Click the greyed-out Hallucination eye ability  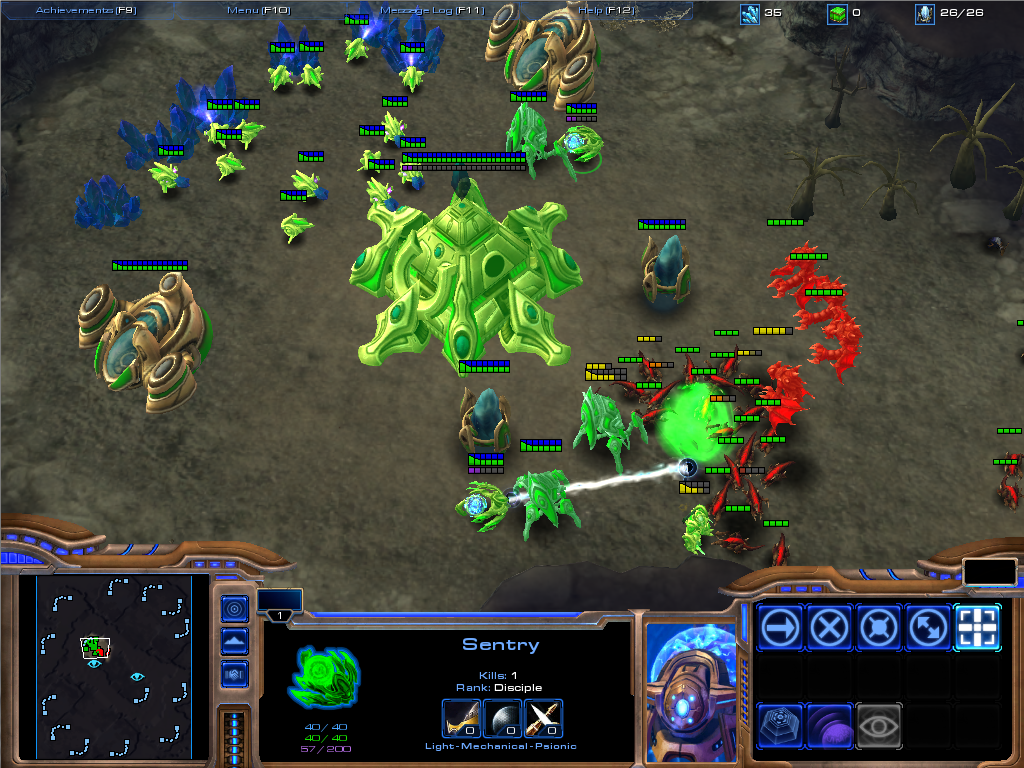coord(879,725)
